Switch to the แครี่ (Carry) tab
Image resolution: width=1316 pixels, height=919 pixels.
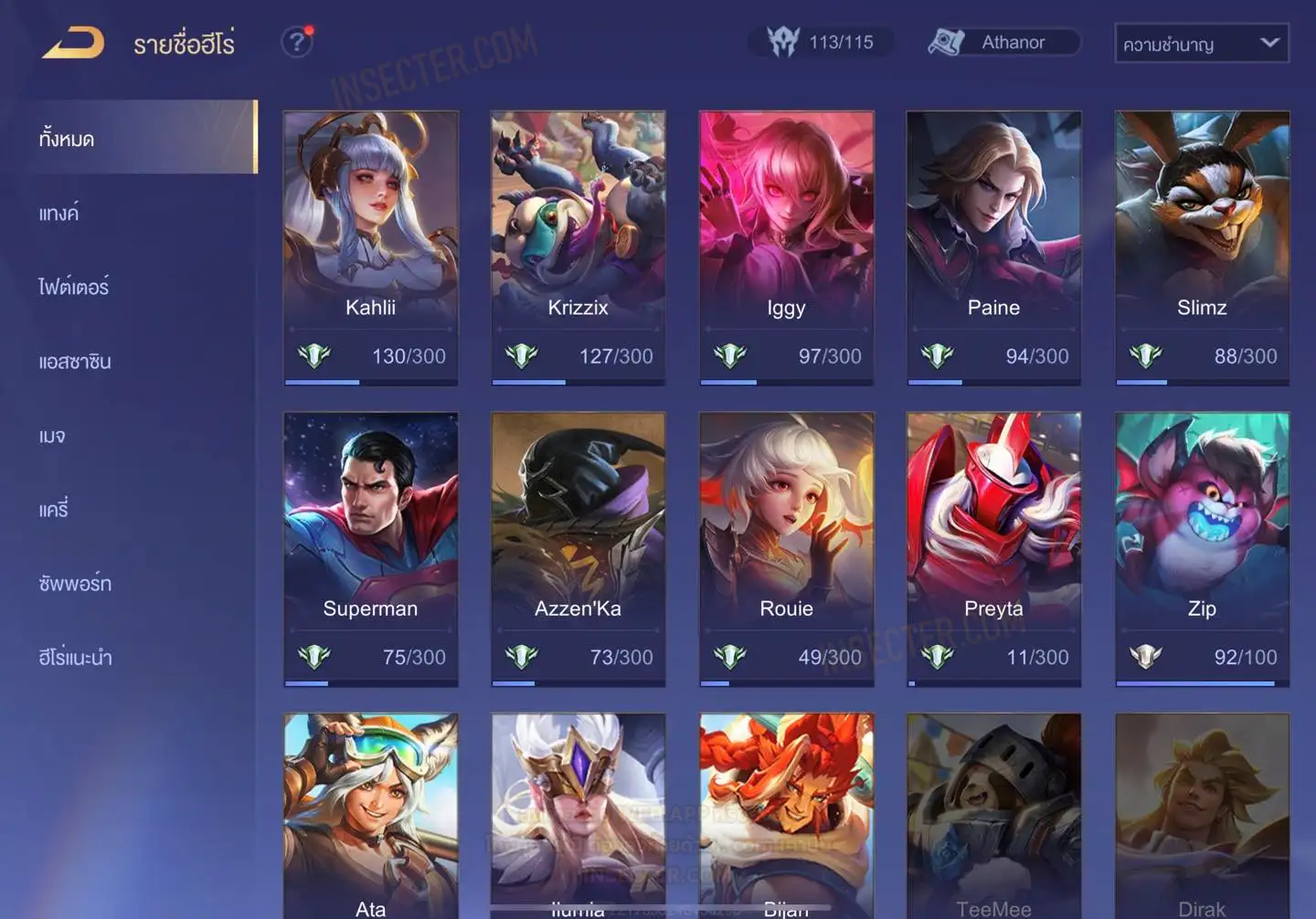54,509
